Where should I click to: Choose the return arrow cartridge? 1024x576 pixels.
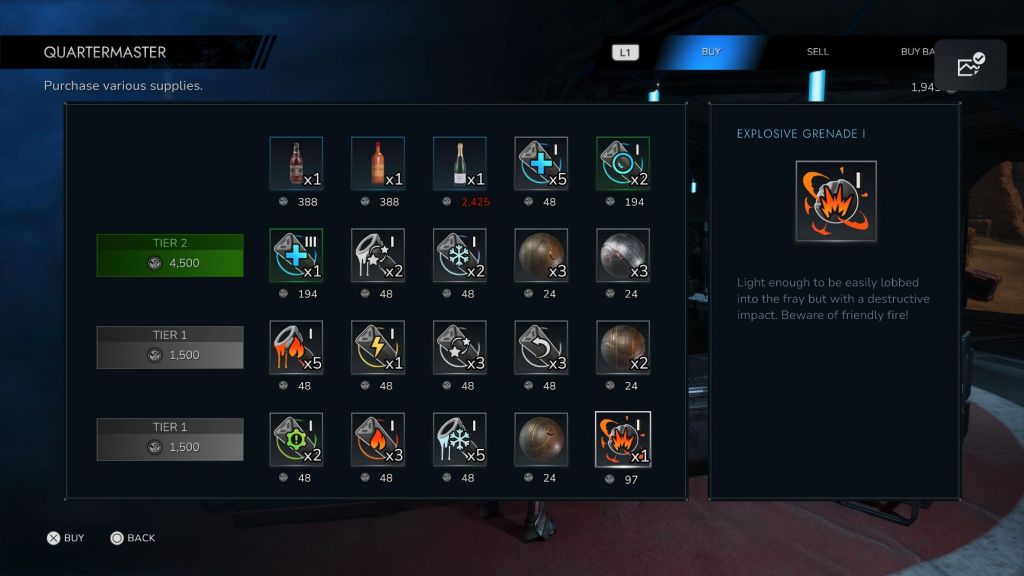pyautogui.click(x=541, y=347)
